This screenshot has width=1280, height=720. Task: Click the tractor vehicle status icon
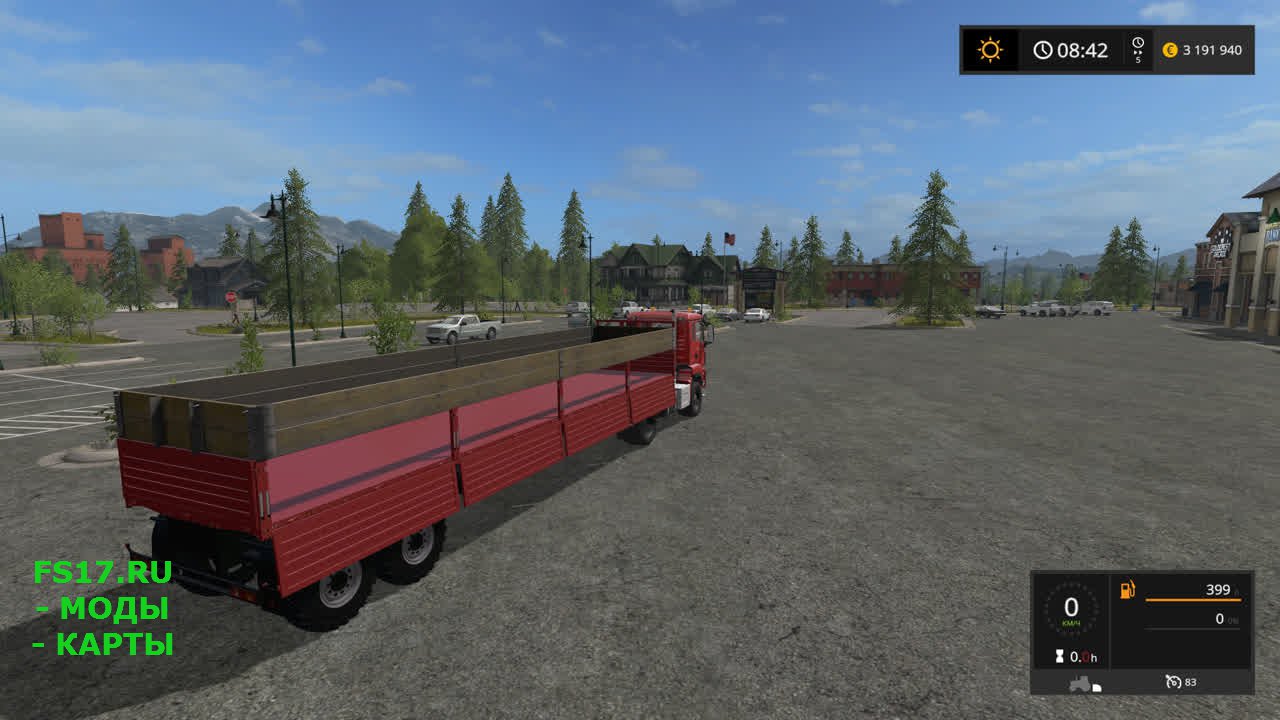[x=1082, y=683]
